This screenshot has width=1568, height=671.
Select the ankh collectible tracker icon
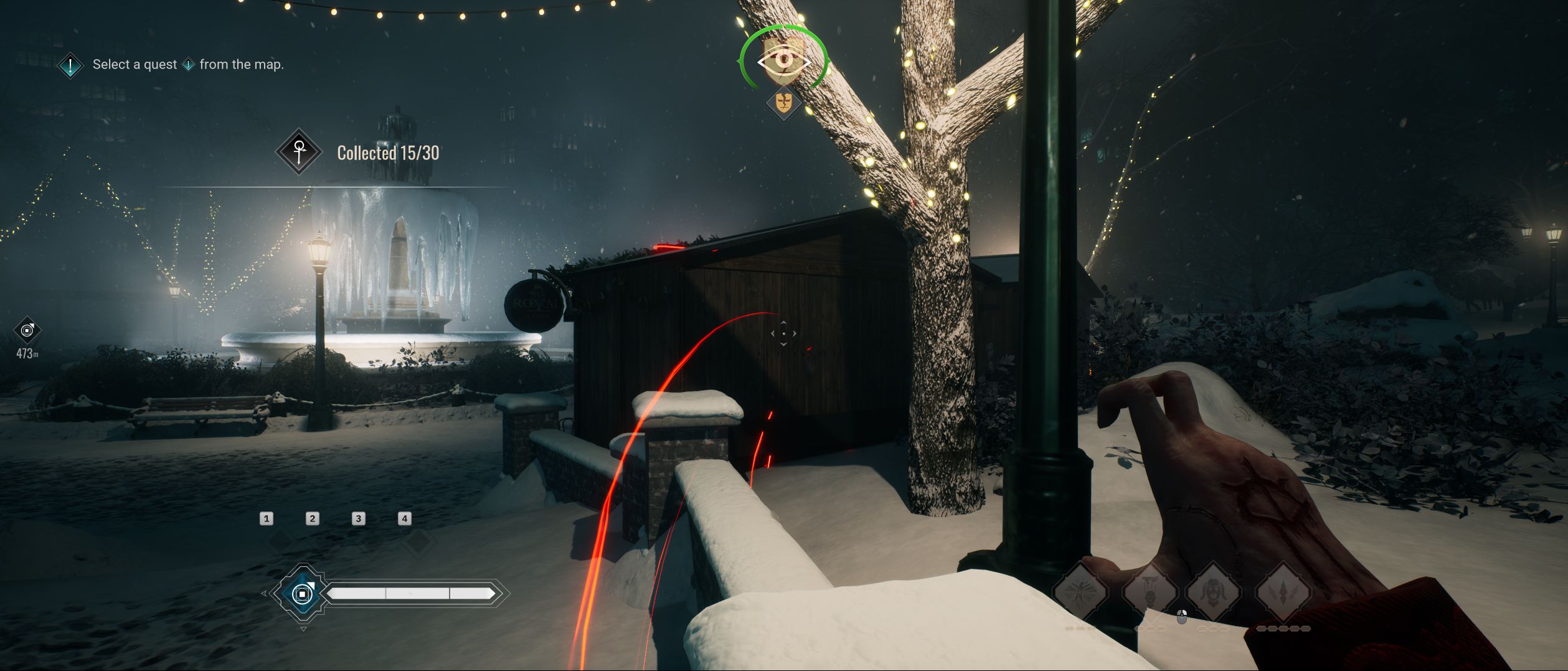(x=299, y=152)
